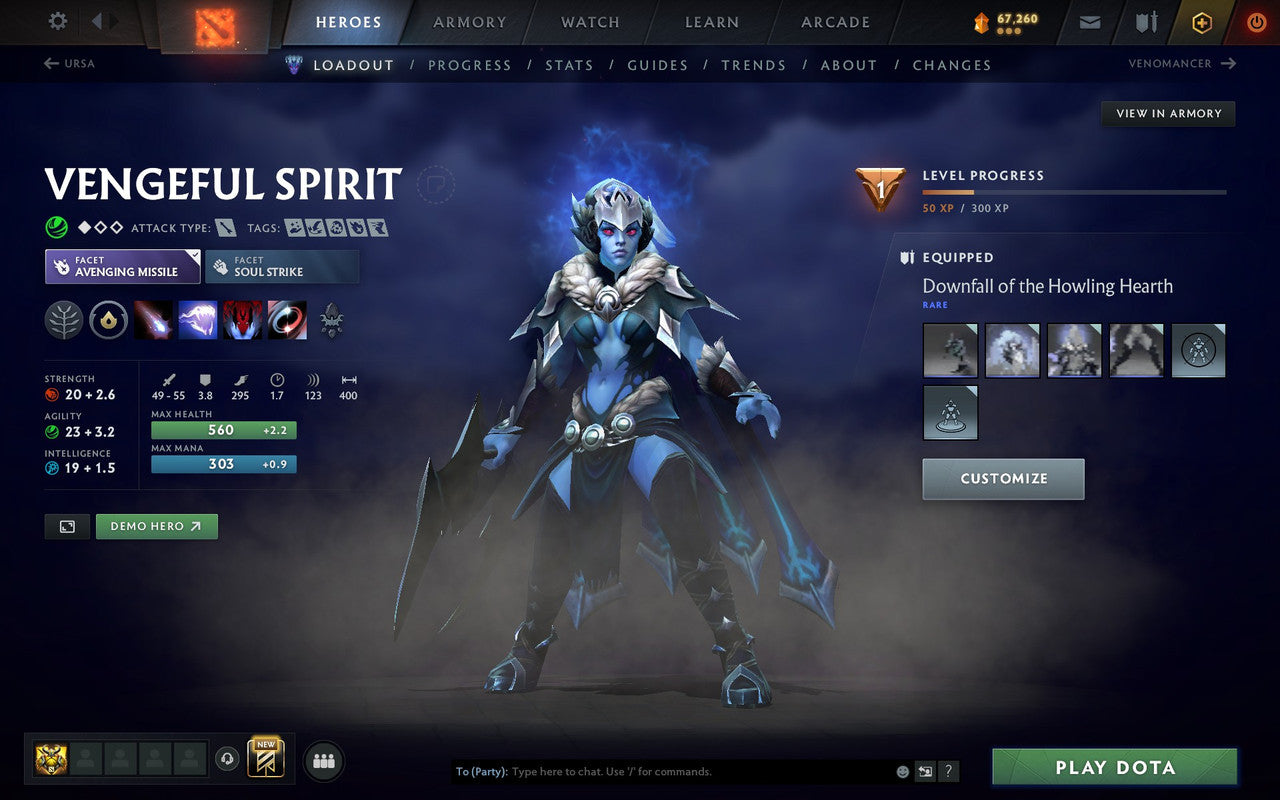Toggle the mail notifications inbox icon

(x=1089, y=22)
